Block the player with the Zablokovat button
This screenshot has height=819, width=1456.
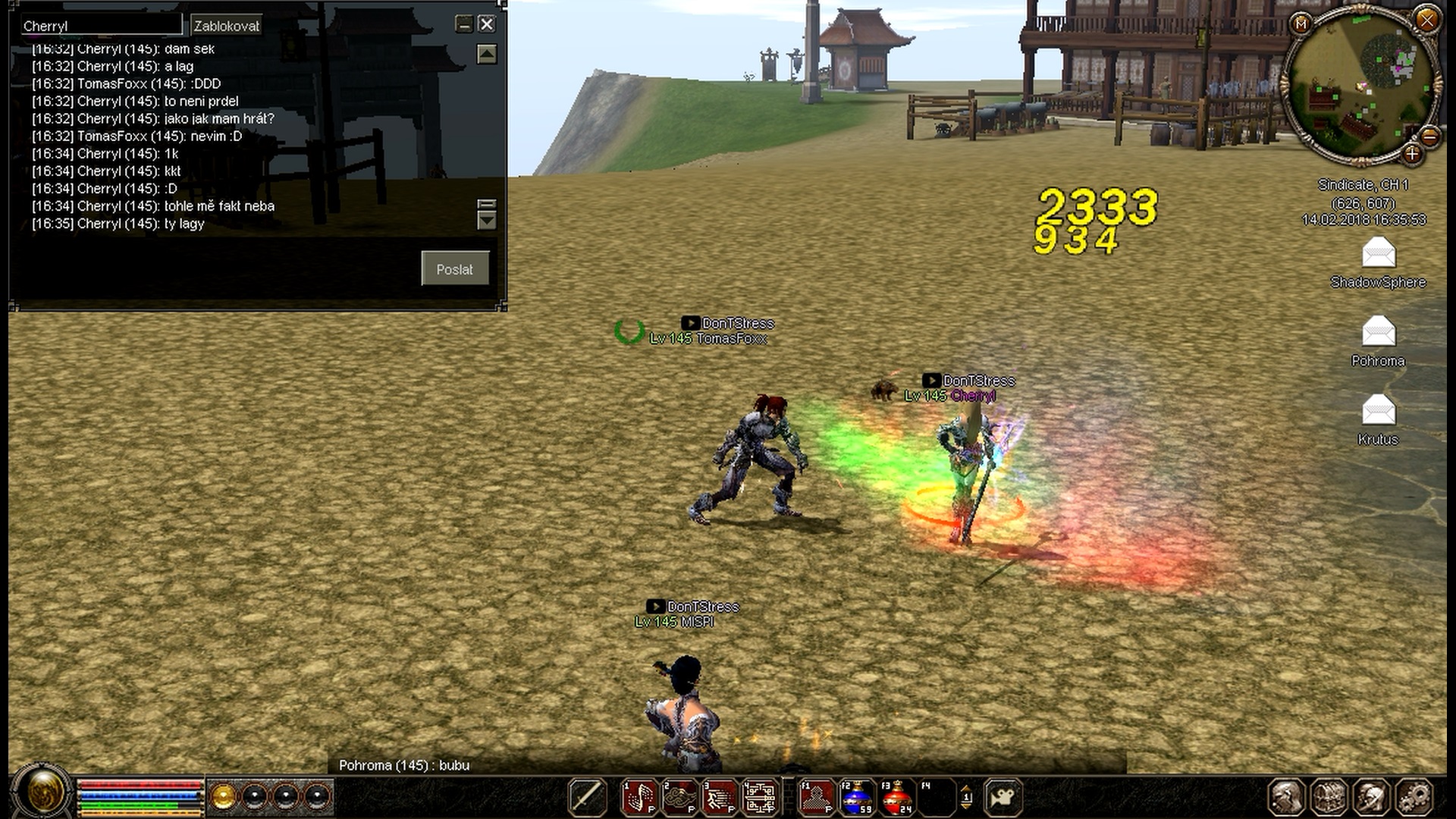point(226,26)
